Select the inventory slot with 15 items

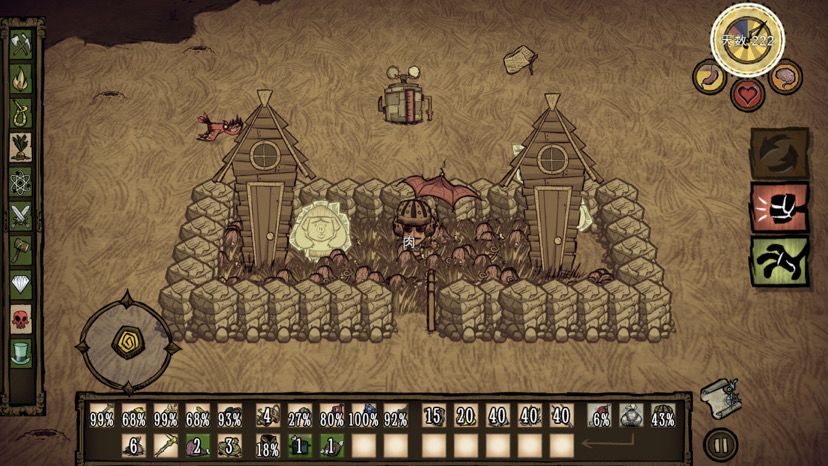click(x=433, y=416)
